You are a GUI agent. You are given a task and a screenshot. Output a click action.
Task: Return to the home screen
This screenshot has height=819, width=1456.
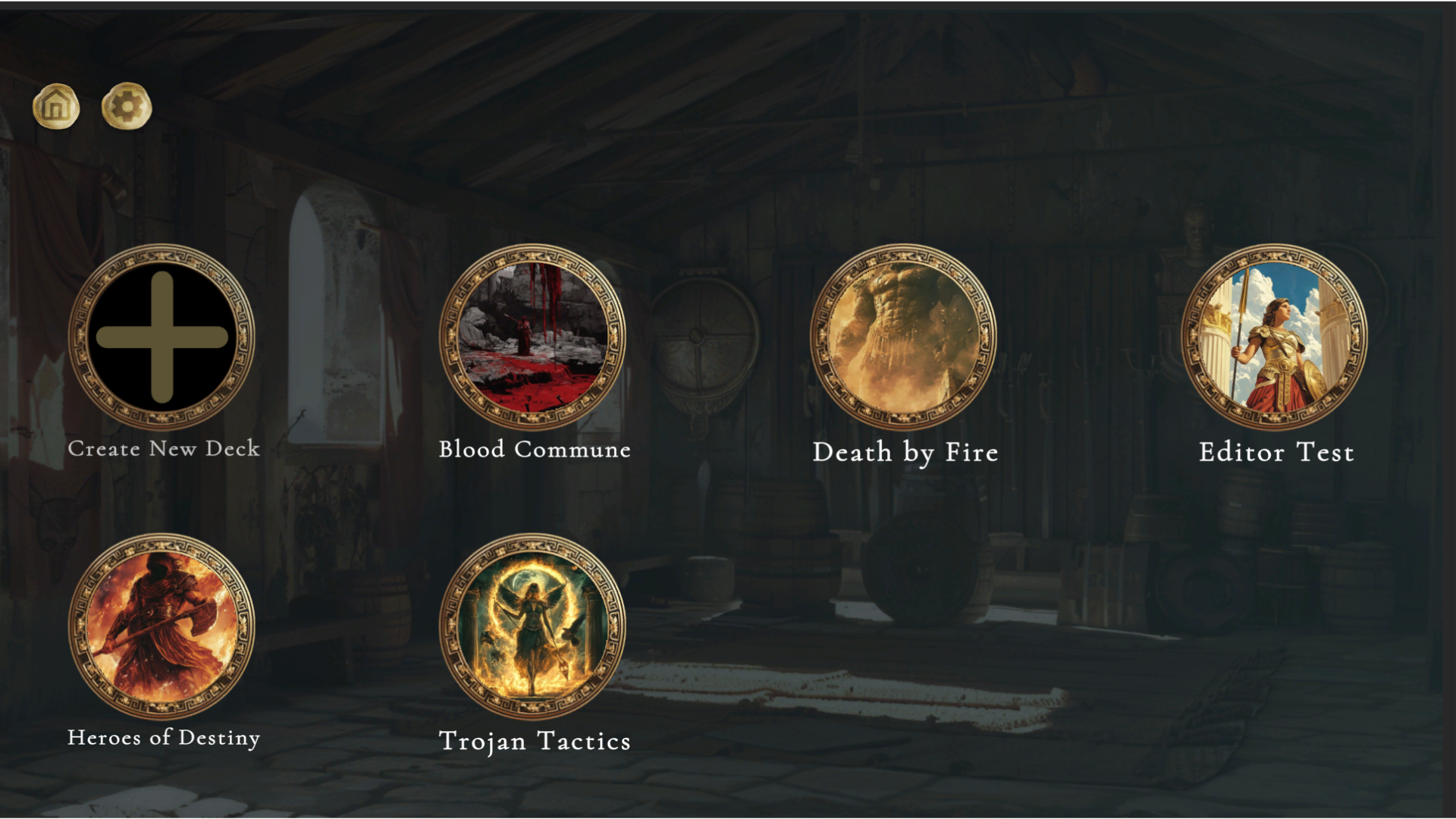point(56,107)
